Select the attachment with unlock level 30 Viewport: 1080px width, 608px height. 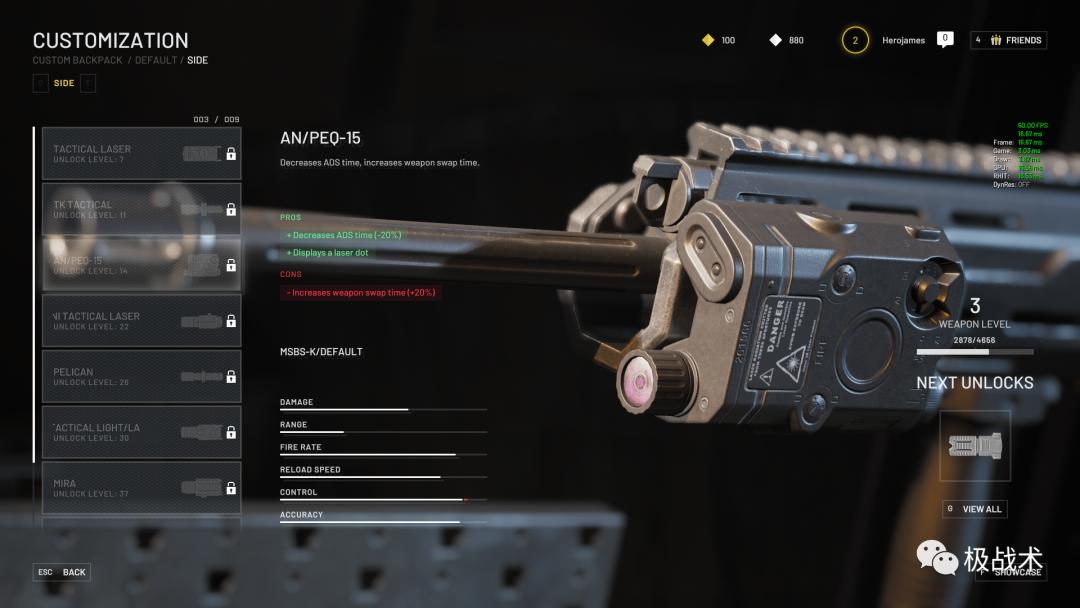(x=141, y=432)
